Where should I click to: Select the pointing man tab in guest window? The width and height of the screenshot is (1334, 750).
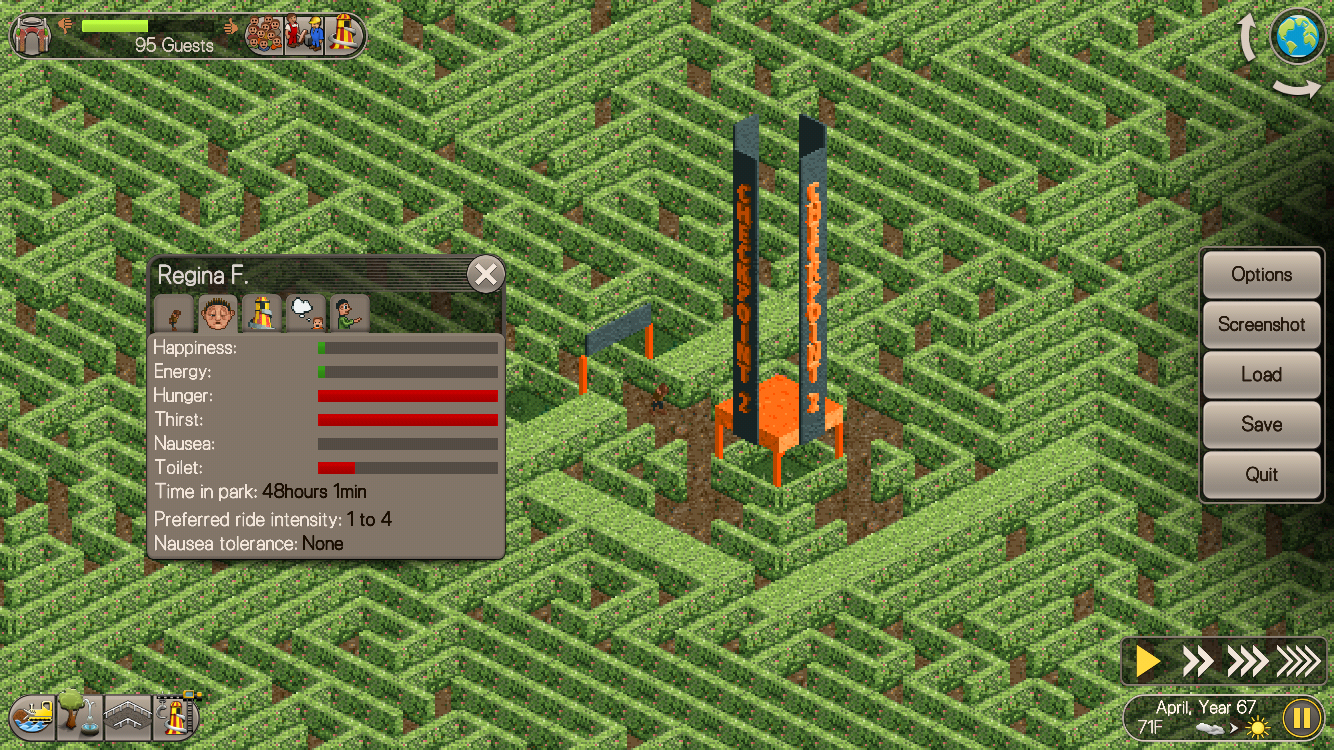349,314
